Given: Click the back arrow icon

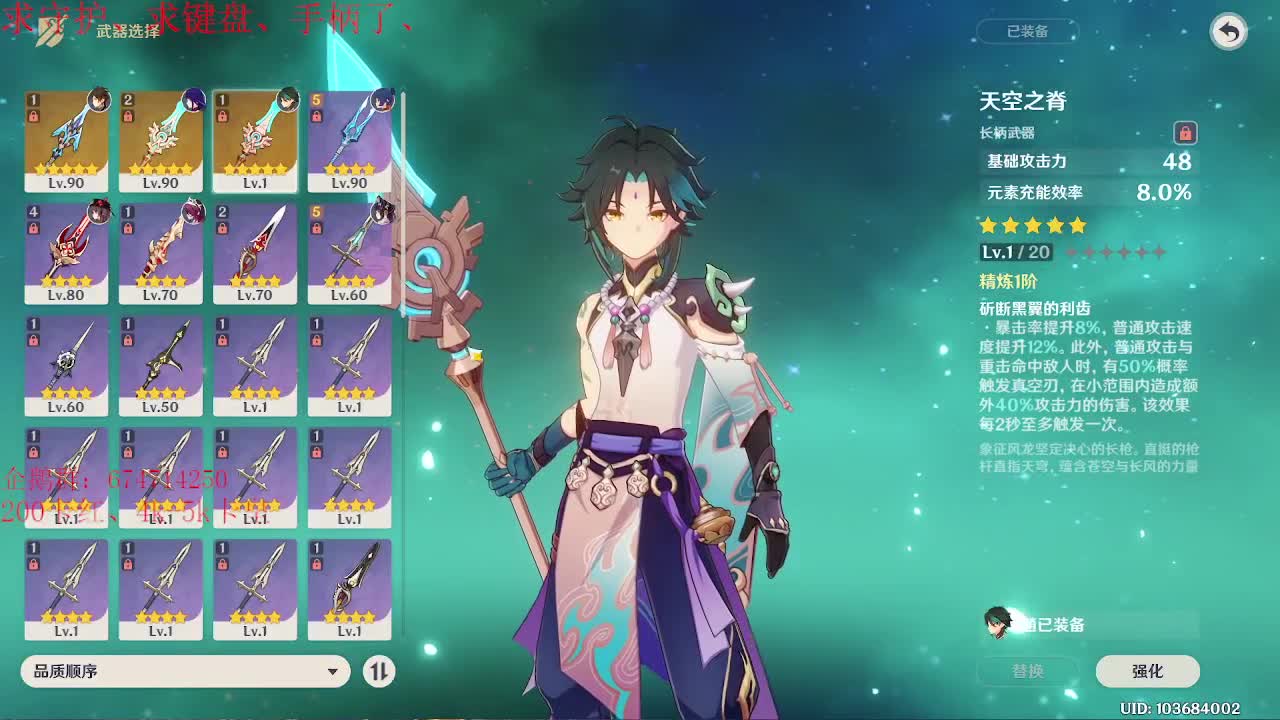Looking at the screenshot, I should coord(1227,31).
